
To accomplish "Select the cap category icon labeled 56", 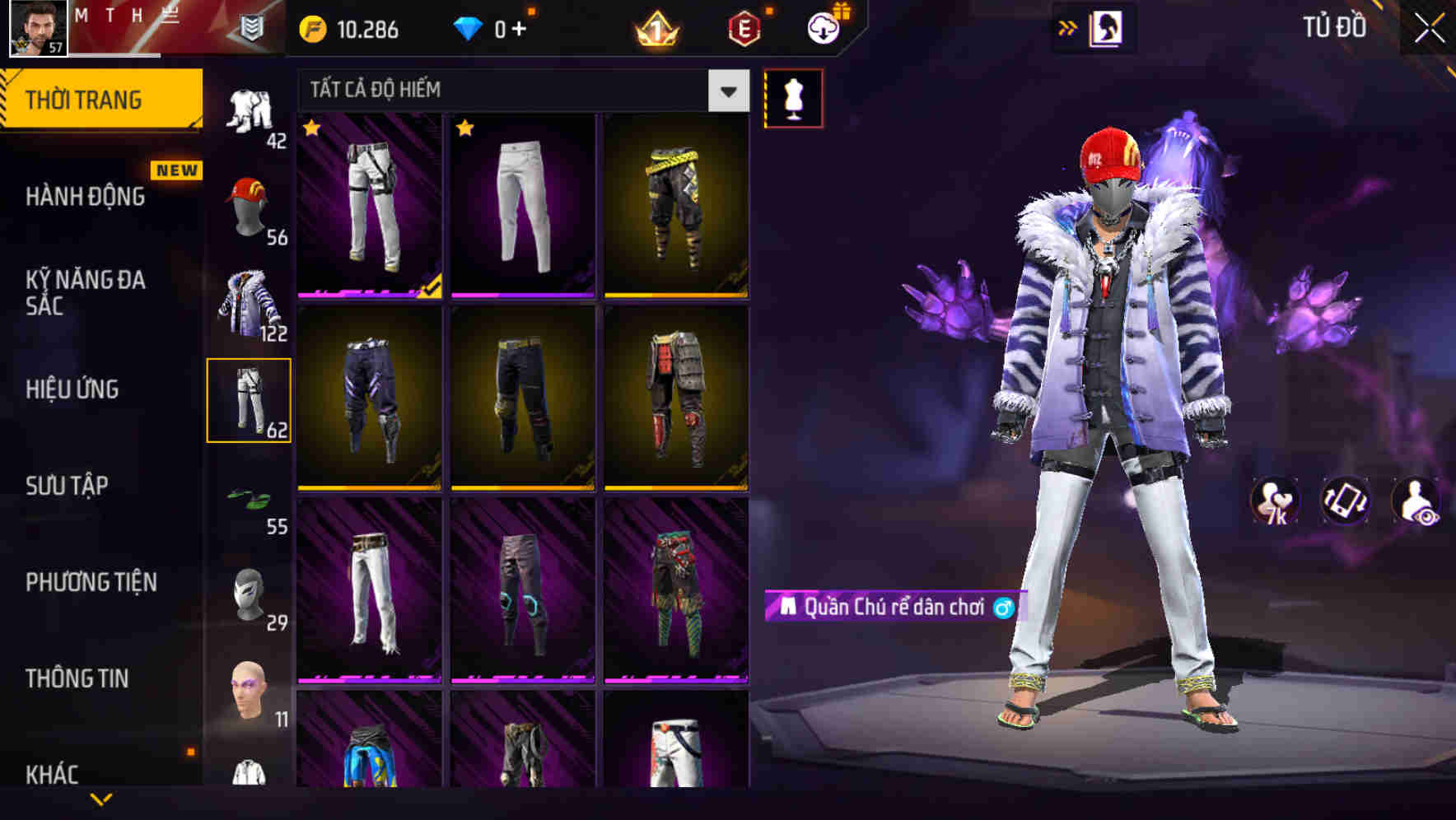I will point(250,206).
